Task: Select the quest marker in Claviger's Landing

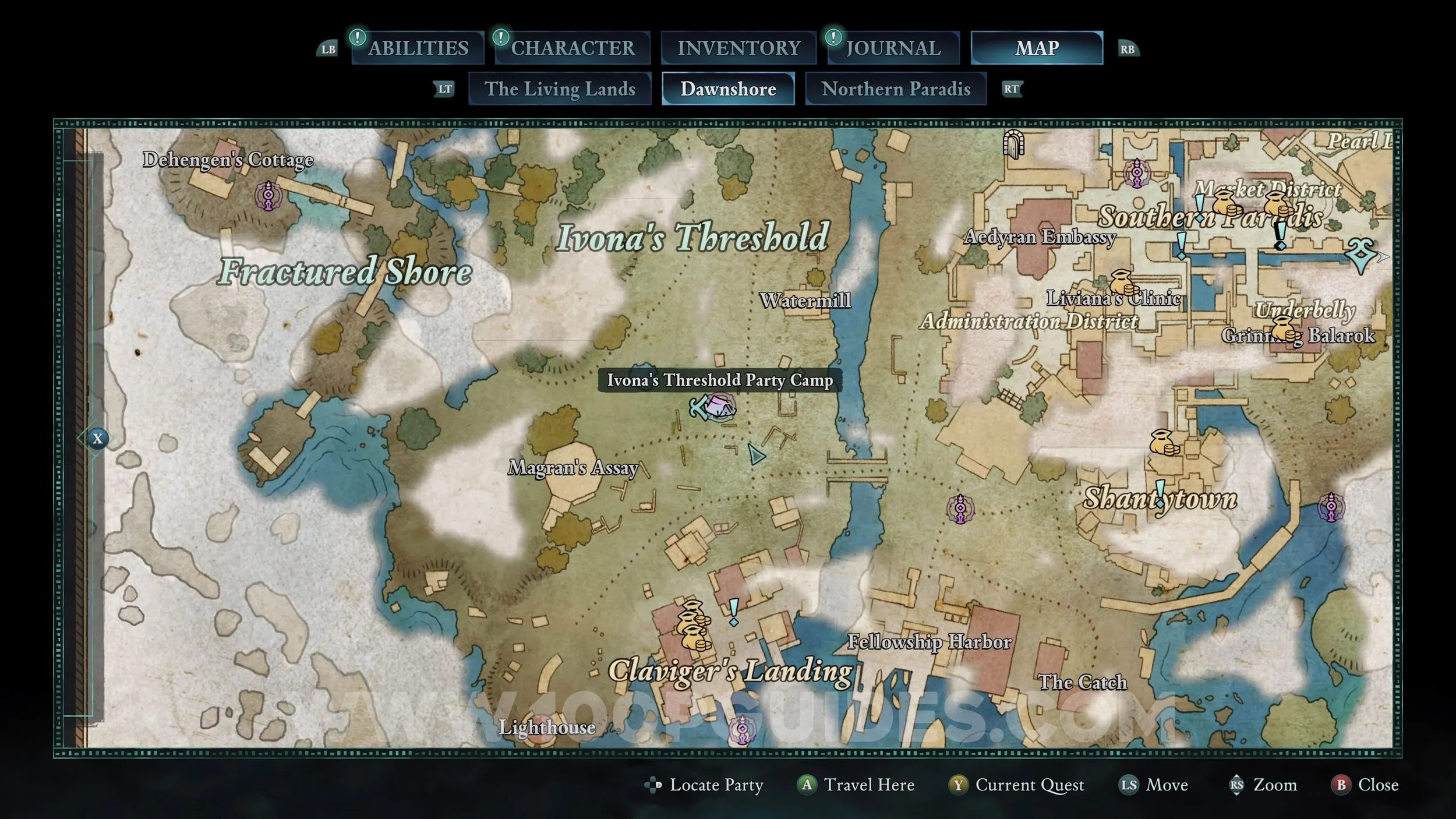Action: [x=734, y=612]
